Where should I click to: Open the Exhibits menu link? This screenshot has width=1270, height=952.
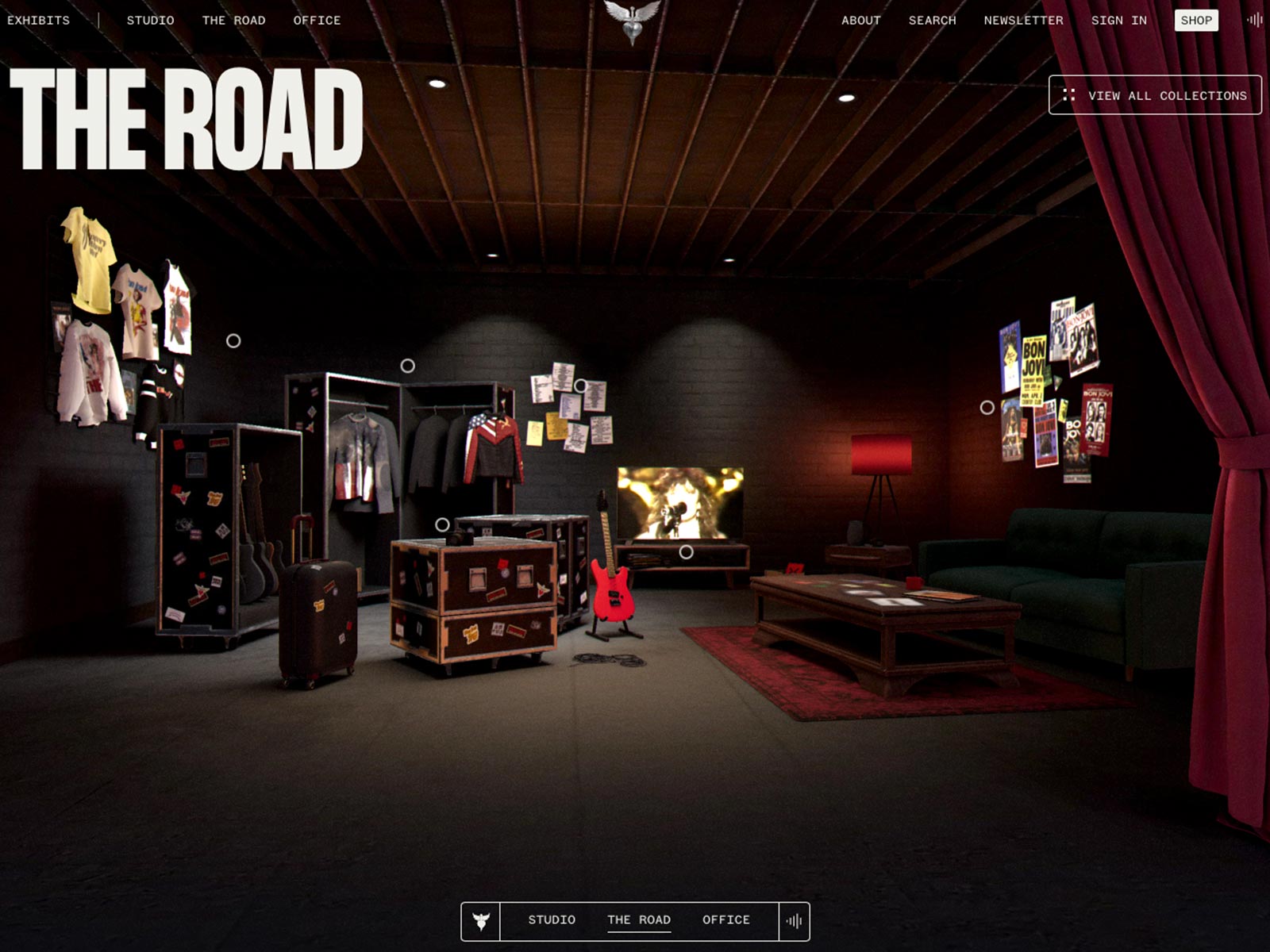pyautogui.click(x=38, y=21)
